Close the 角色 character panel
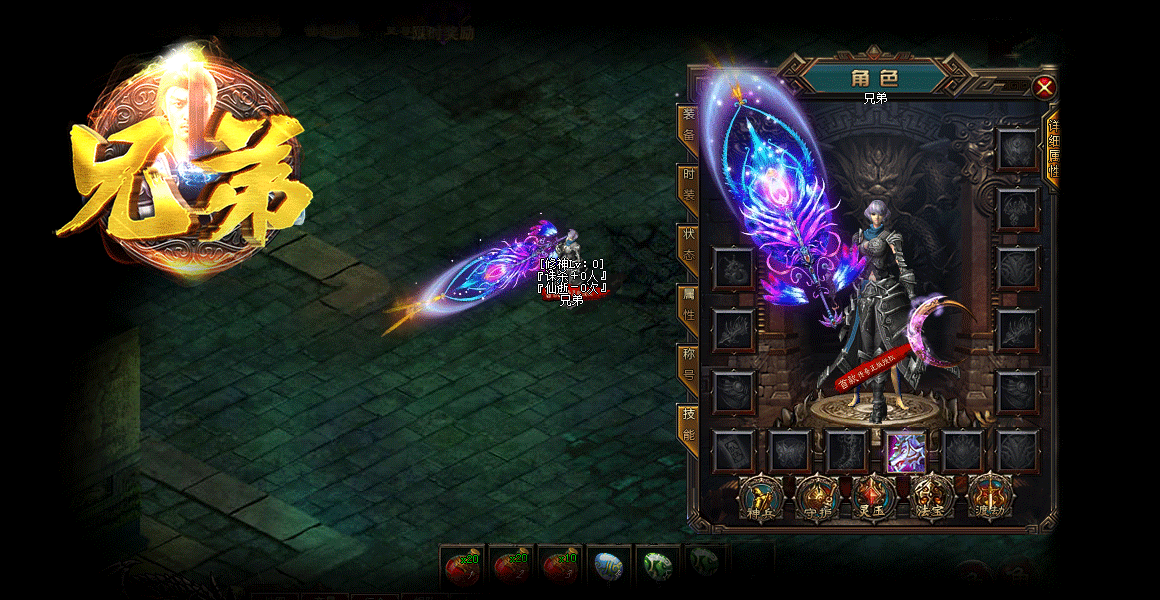Screen dimensions: 1160x600 click(x=1044, y=87)
